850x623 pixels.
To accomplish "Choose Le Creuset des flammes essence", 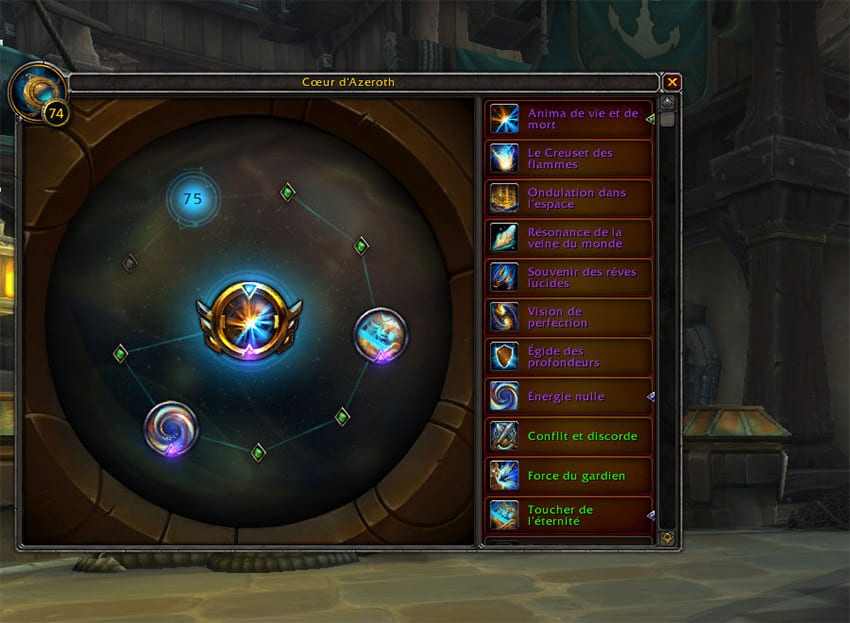I will (x=569, y=158).
